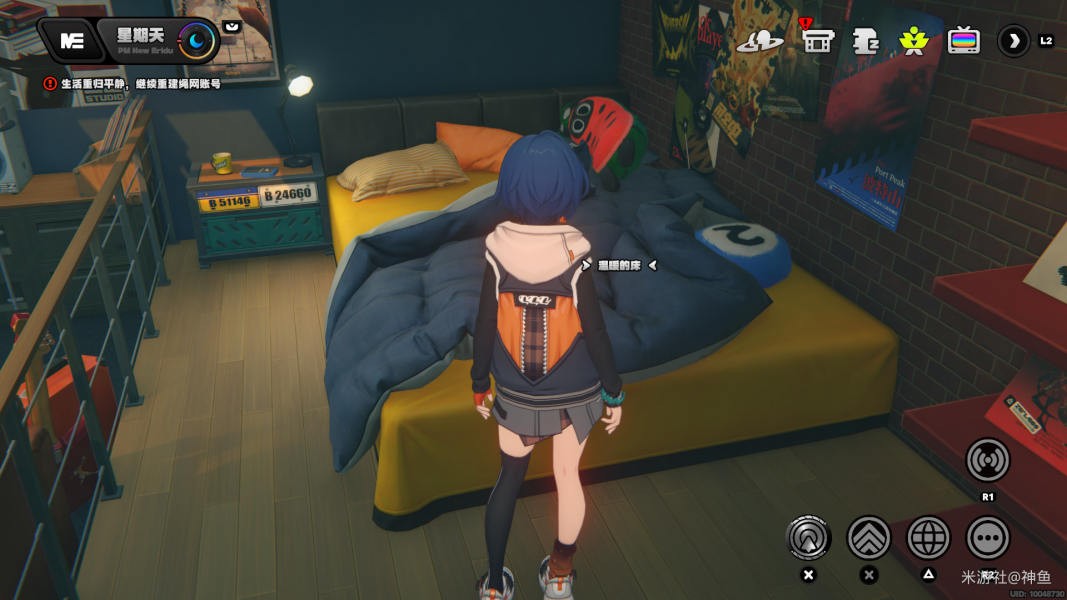Click the round arrow-marker button
This screenshot has width=1067, height=600.
(808, 538)
